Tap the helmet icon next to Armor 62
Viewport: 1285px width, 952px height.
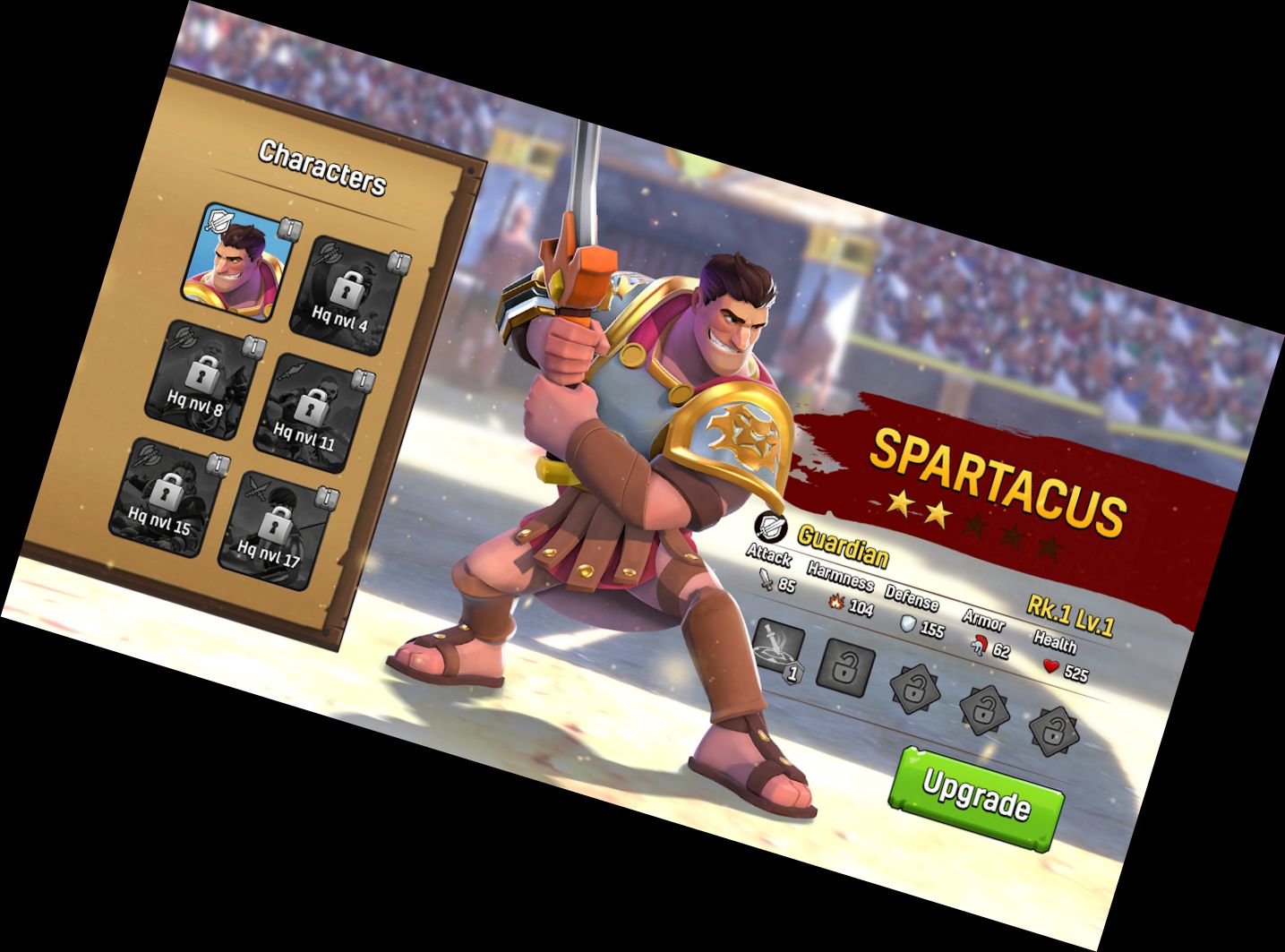(980, 647)
